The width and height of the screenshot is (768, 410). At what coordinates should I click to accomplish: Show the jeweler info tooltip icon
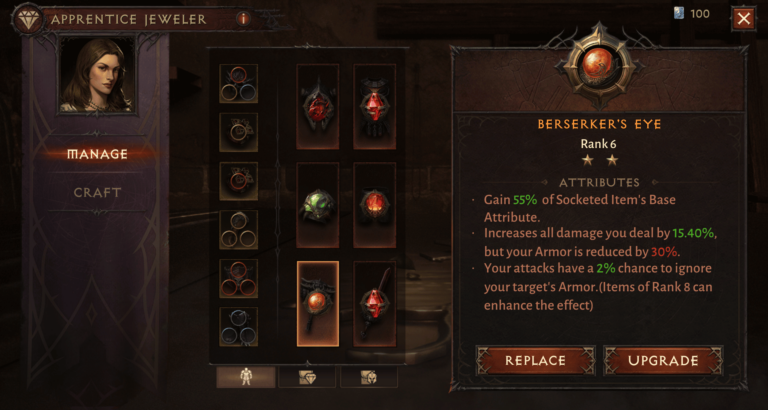[243, 18]
